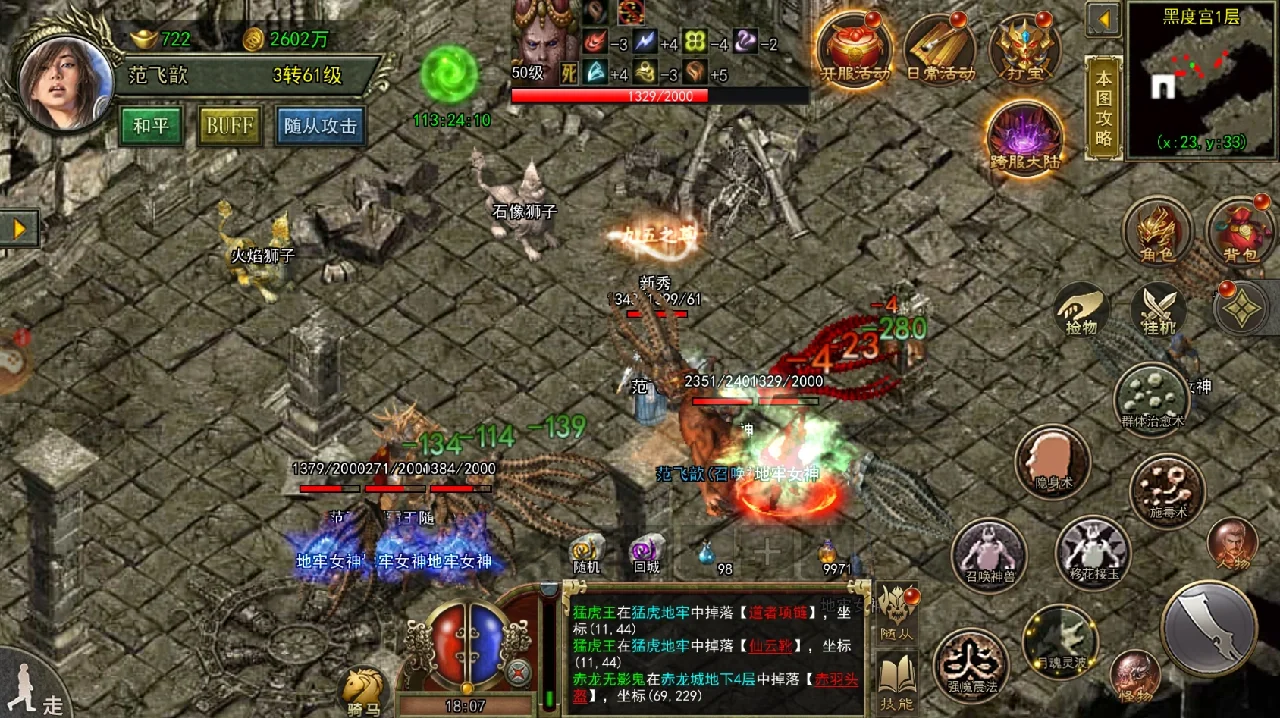1280x718 pixels.
Task: Cast the 施毒术 poison skill
Action: pyautogui.click(x=1166, y=488)
